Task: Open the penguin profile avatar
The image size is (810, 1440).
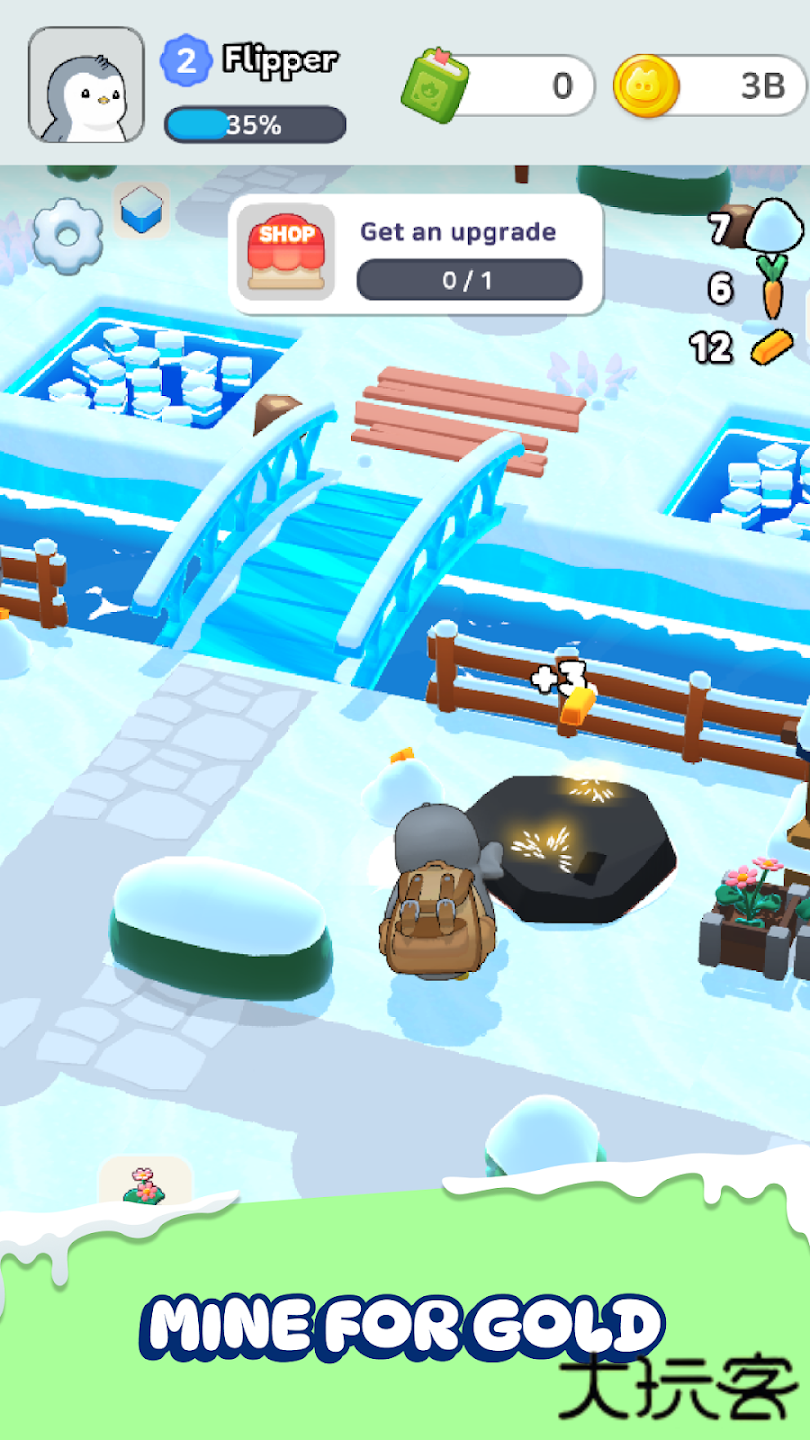Action: 86,85
